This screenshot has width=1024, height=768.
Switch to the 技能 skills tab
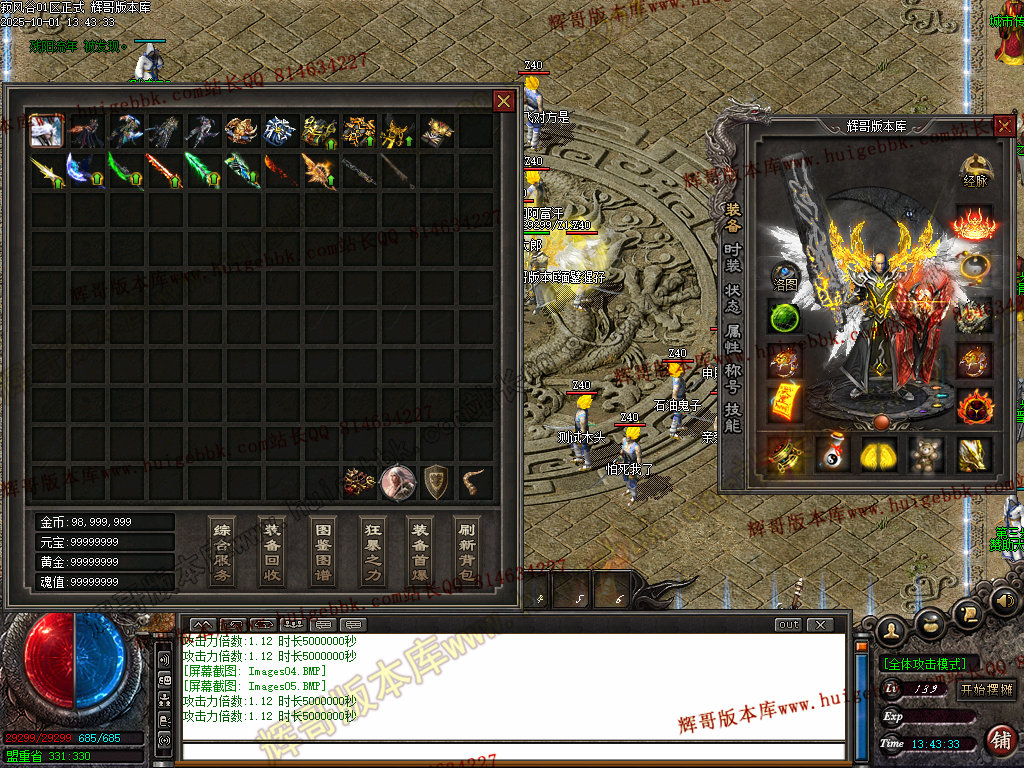coord(733,417)
